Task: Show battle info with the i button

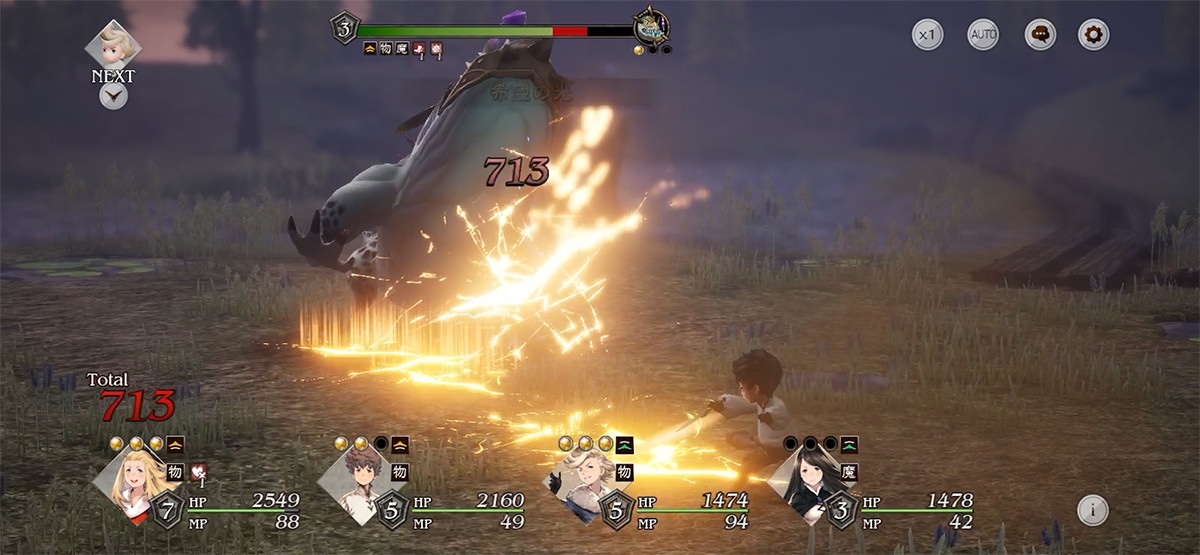Action: pyautogui.click(x=1092, y=510)
